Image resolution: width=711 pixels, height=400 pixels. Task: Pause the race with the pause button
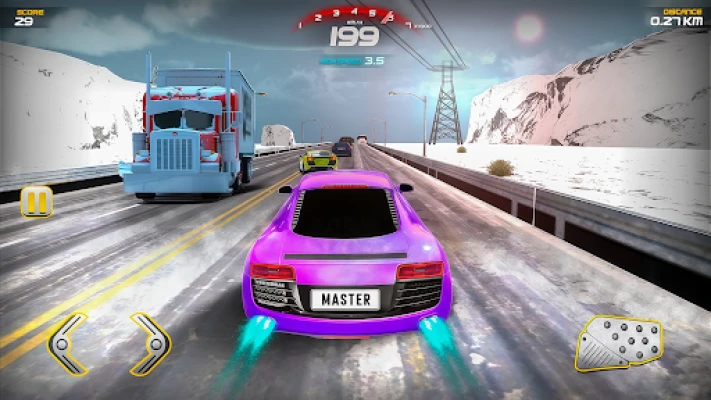[x=35, y=201]
